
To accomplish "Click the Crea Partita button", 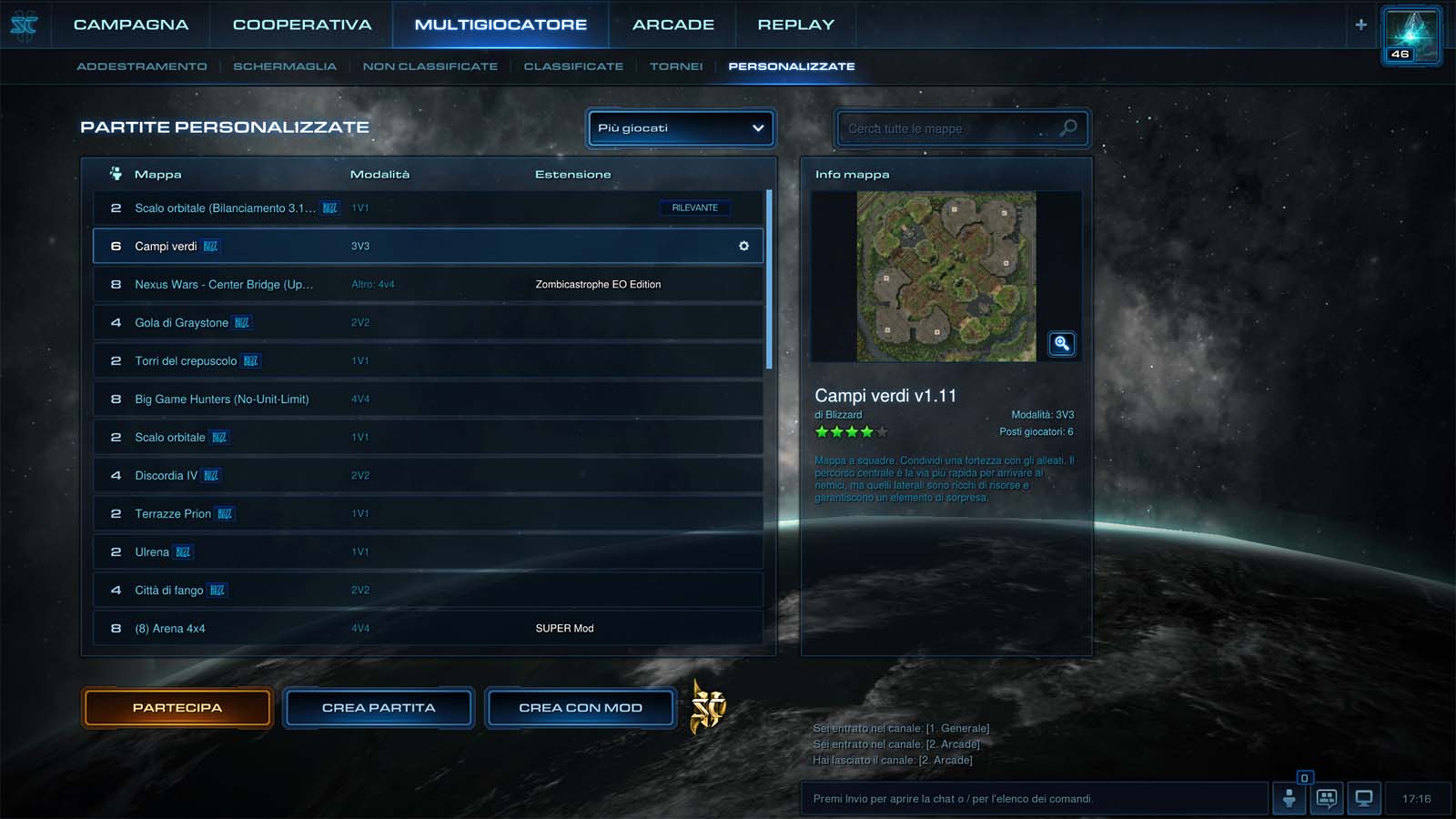I will point(379,708).
